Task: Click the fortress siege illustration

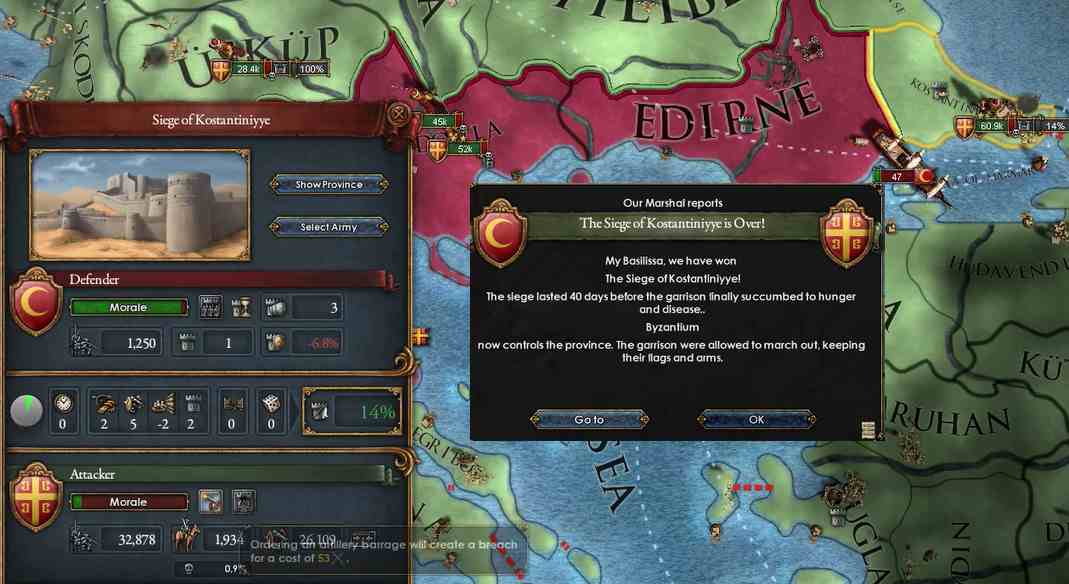Action: [x=139, y=204]
